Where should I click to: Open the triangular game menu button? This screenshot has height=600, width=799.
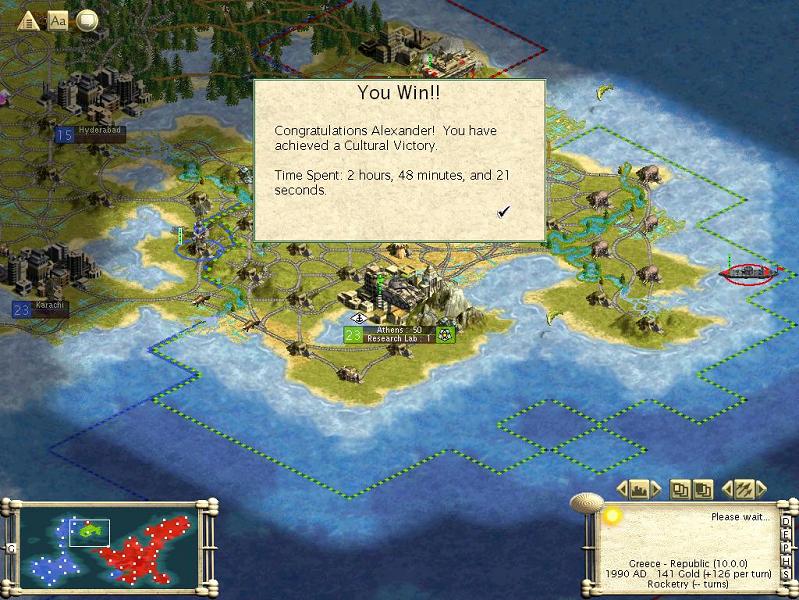[x=28, y=20]
